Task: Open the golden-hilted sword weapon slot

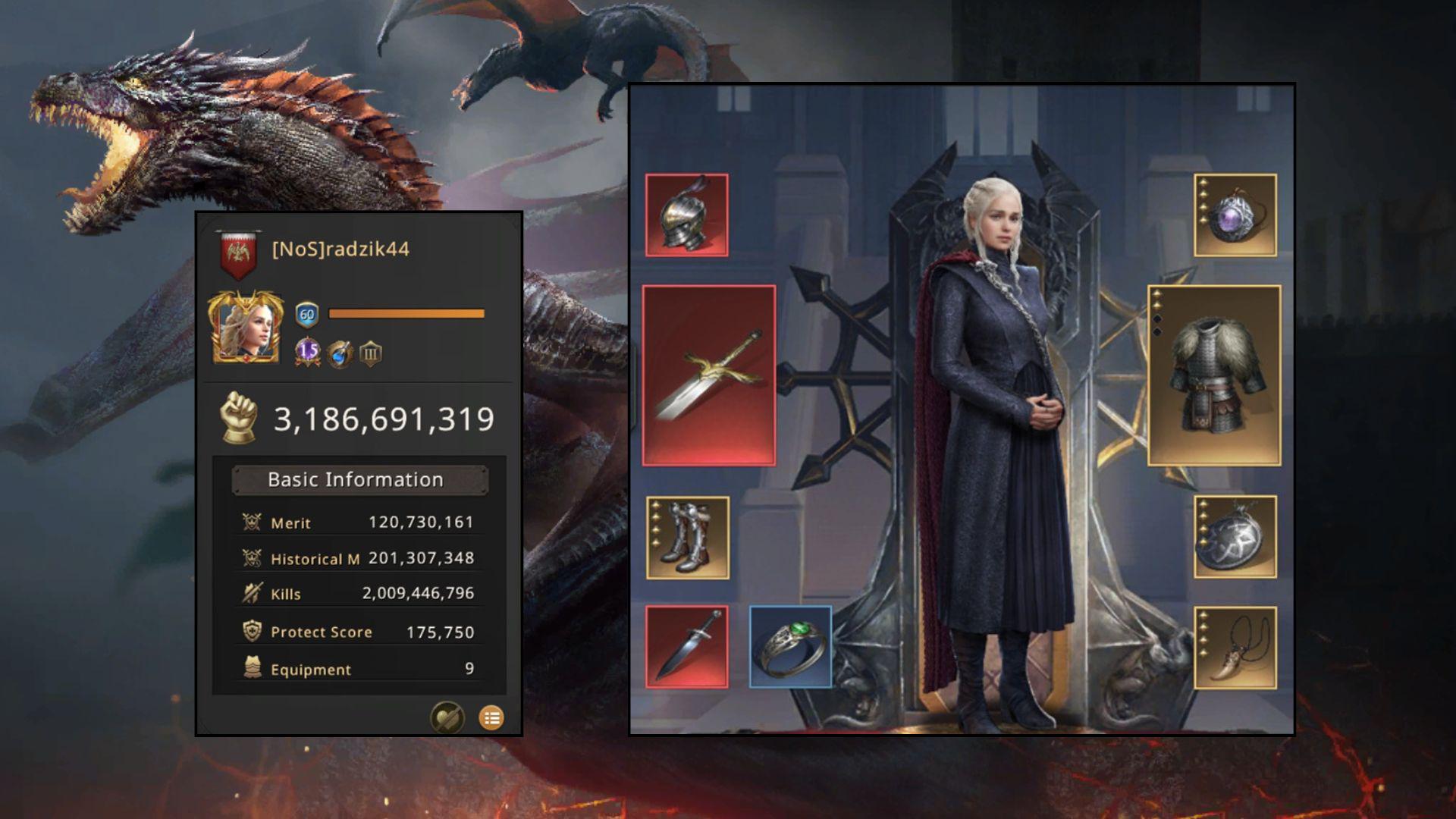Action: [x=708, y=375]
